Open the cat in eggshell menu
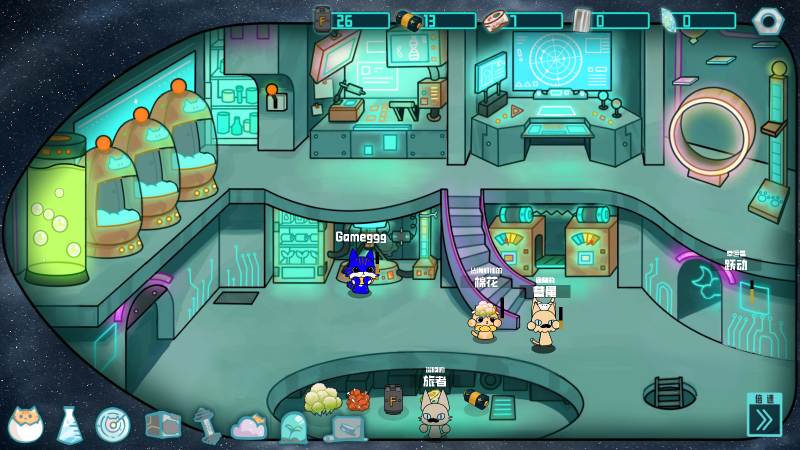Image resolution: width=800 pixels, height=450 pixels. 25,424
